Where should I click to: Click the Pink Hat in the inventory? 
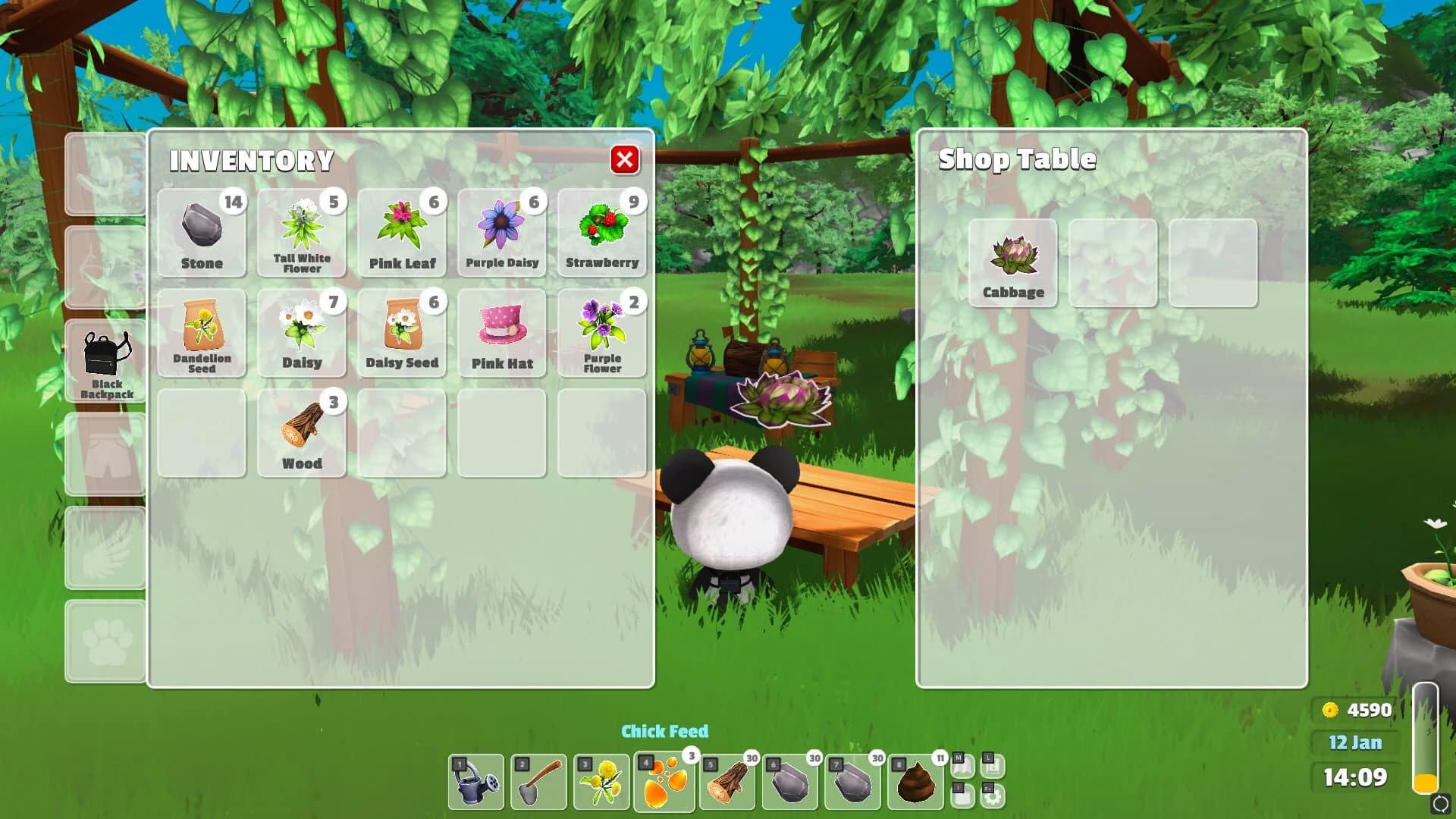click(501, 330)
